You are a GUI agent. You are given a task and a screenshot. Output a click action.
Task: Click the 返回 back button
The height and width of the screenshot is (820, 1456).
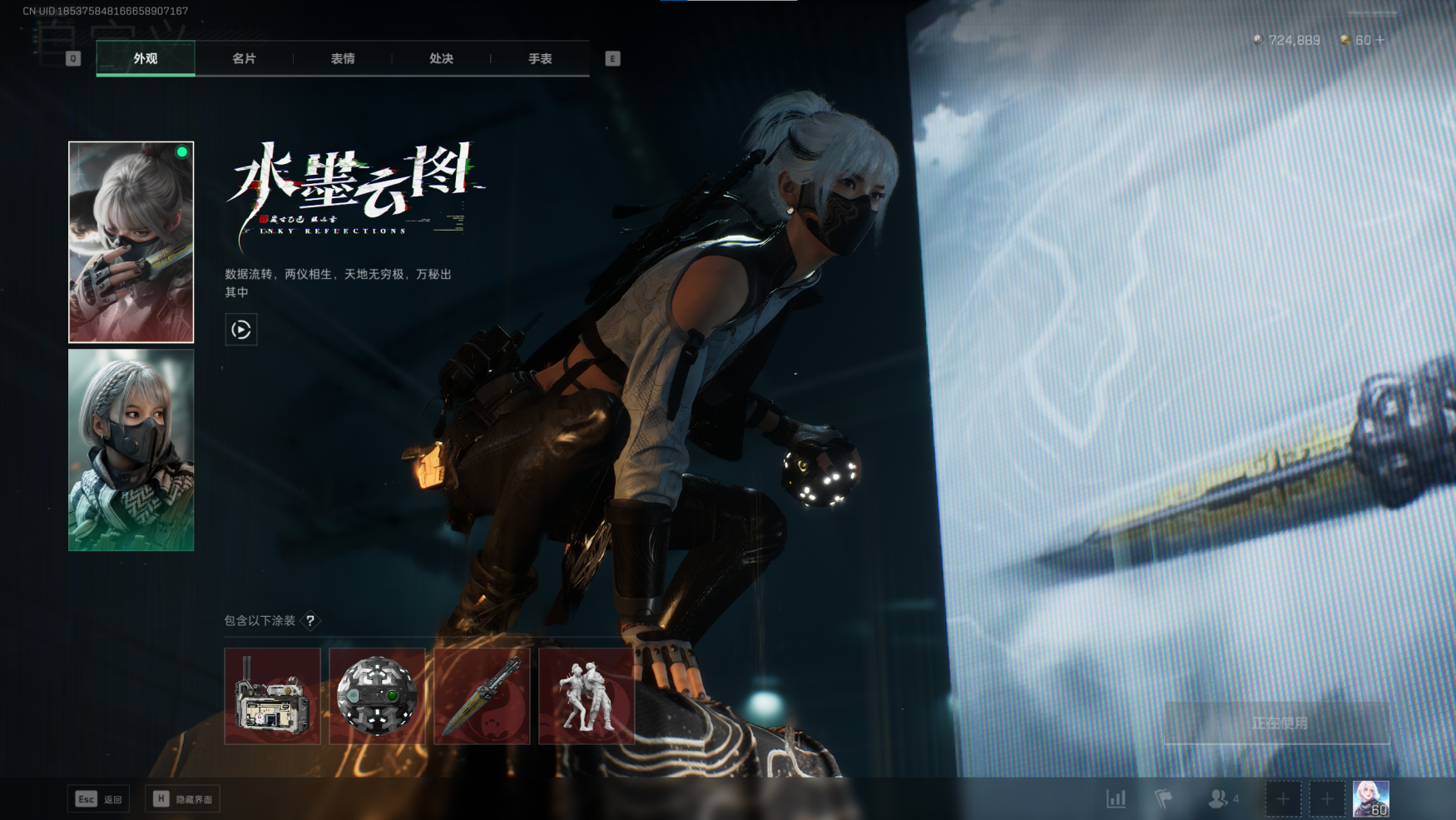98,799
